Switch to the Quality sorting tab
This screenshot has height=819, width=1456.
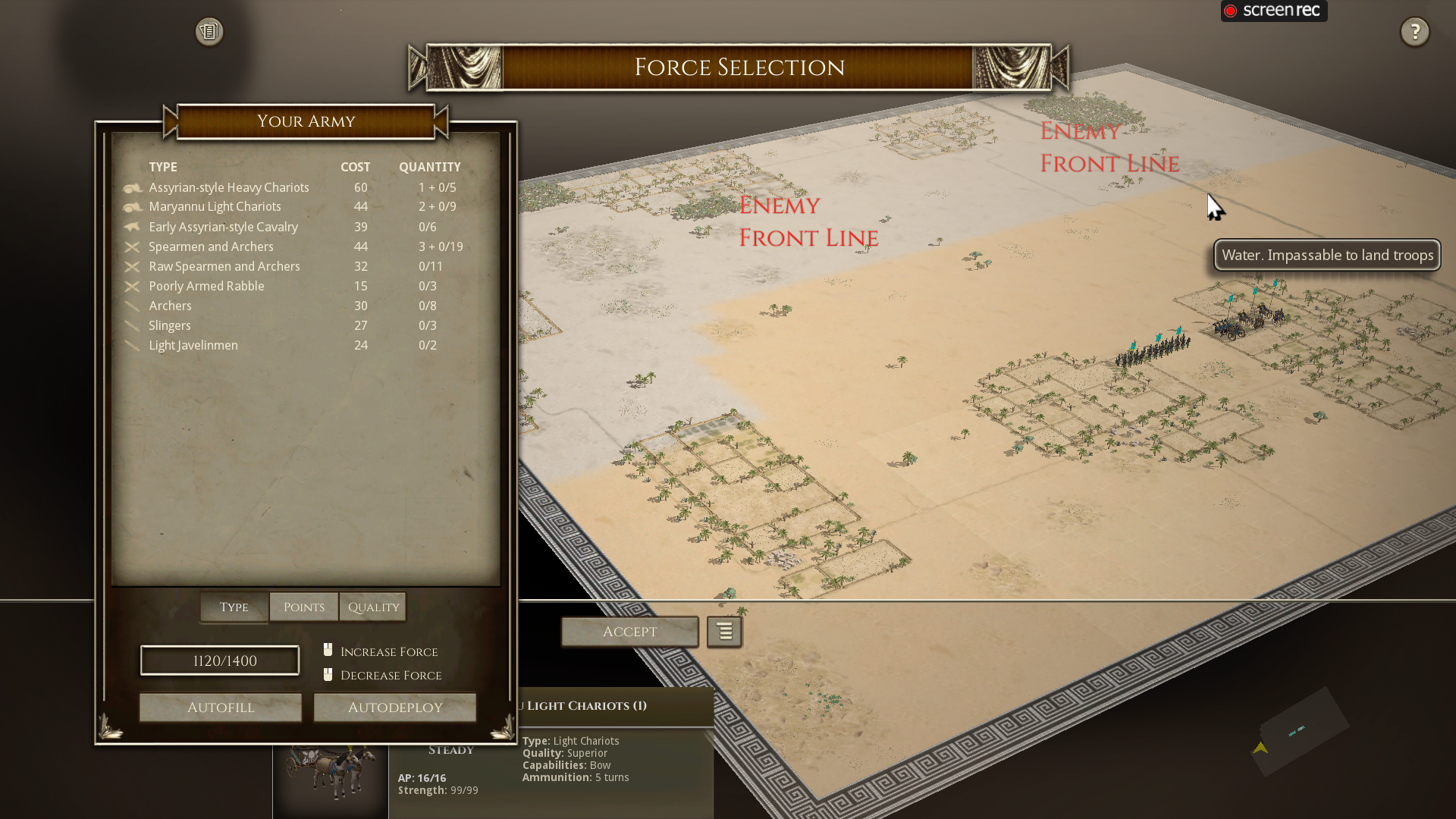[372, 607]
